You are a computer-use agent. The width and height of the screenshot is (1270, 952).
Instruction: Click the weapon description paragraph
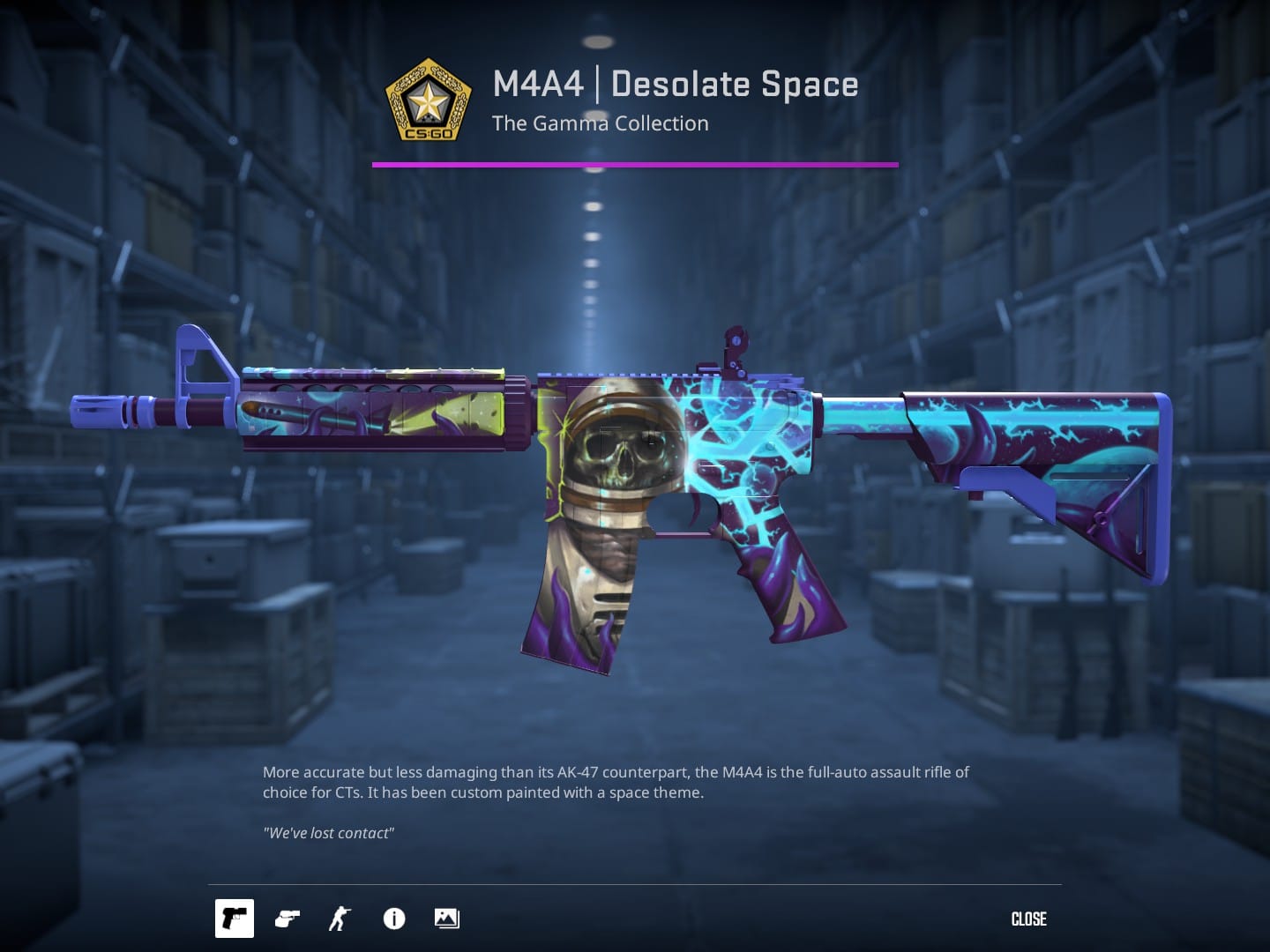(615, 782)
